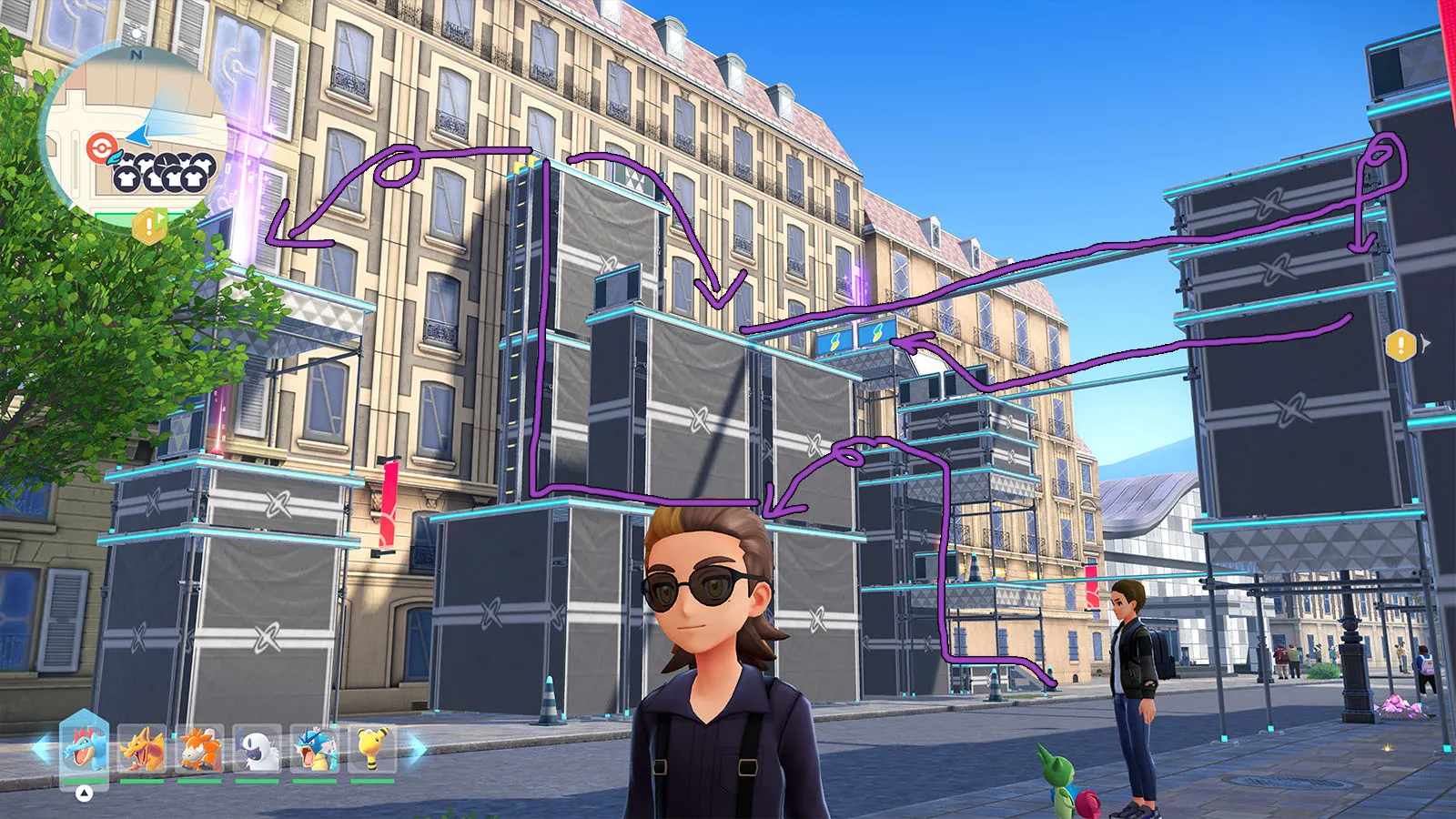Choose Charizard from the party lineup
This screenshot has width=1456, height=819.
[142, 750]
